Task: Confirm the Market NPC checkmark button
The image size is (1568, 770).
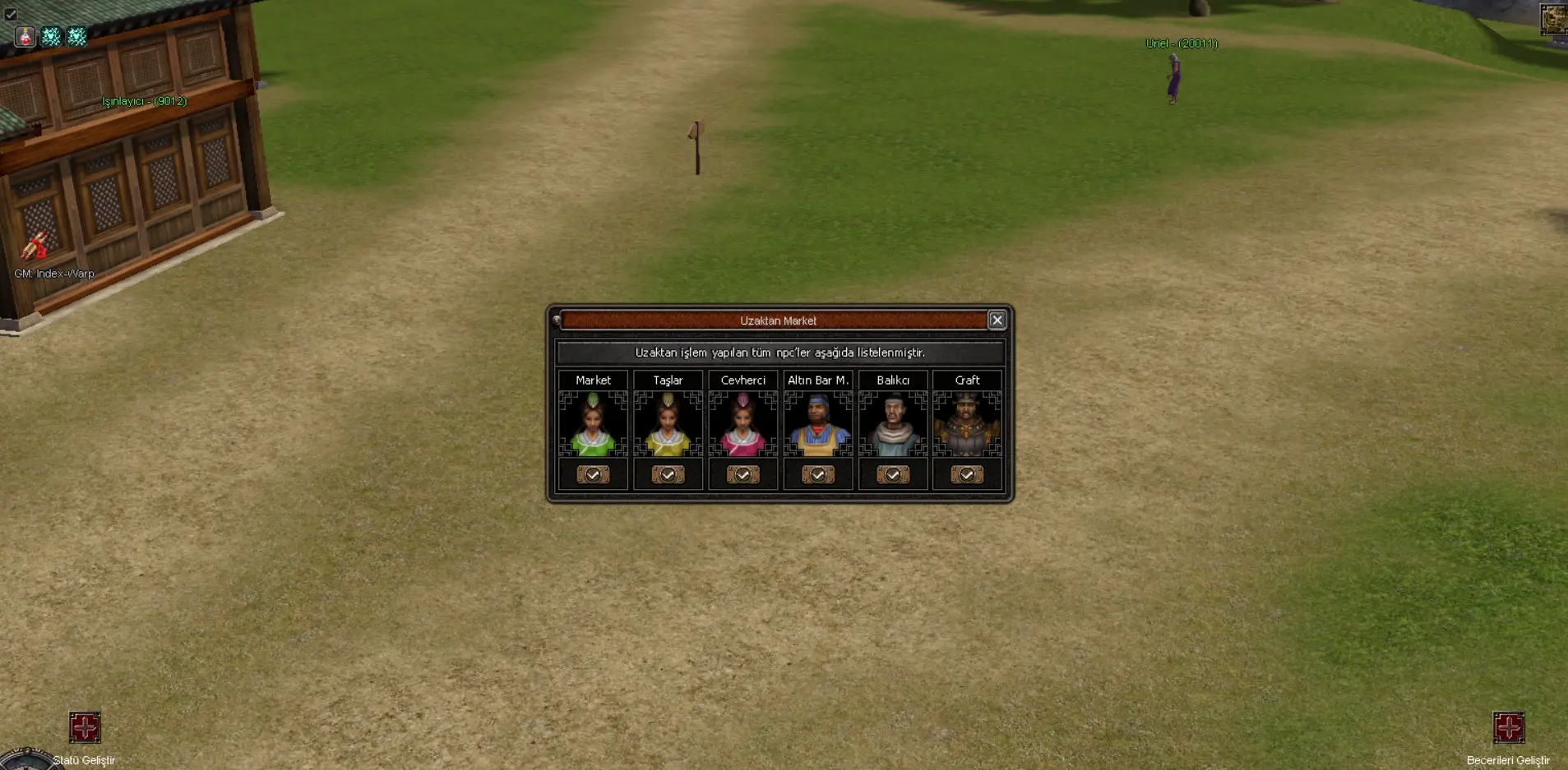Action: click(x=593, y=475)
